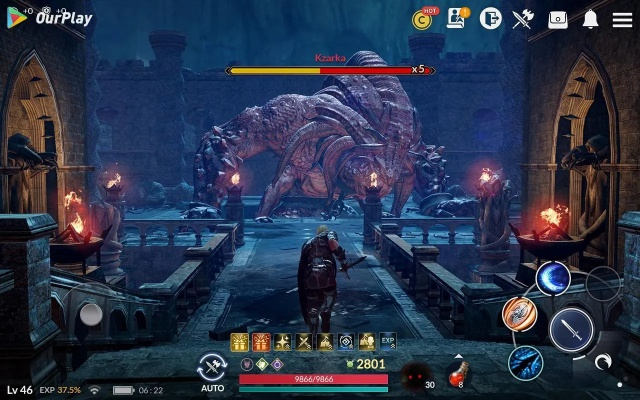
Task: Check the notification bell
Action: 591,19
